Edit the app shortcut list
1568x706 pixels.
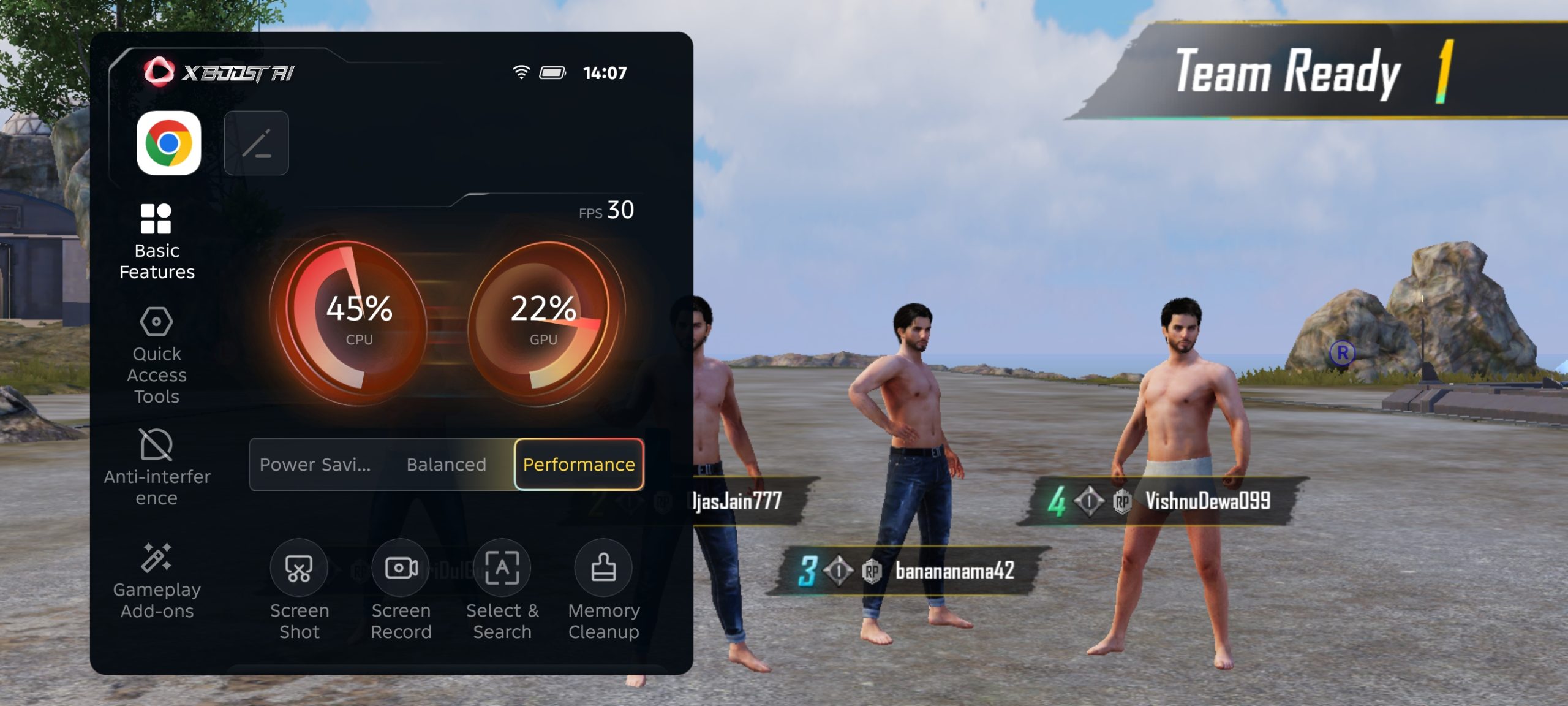(256, 143)
